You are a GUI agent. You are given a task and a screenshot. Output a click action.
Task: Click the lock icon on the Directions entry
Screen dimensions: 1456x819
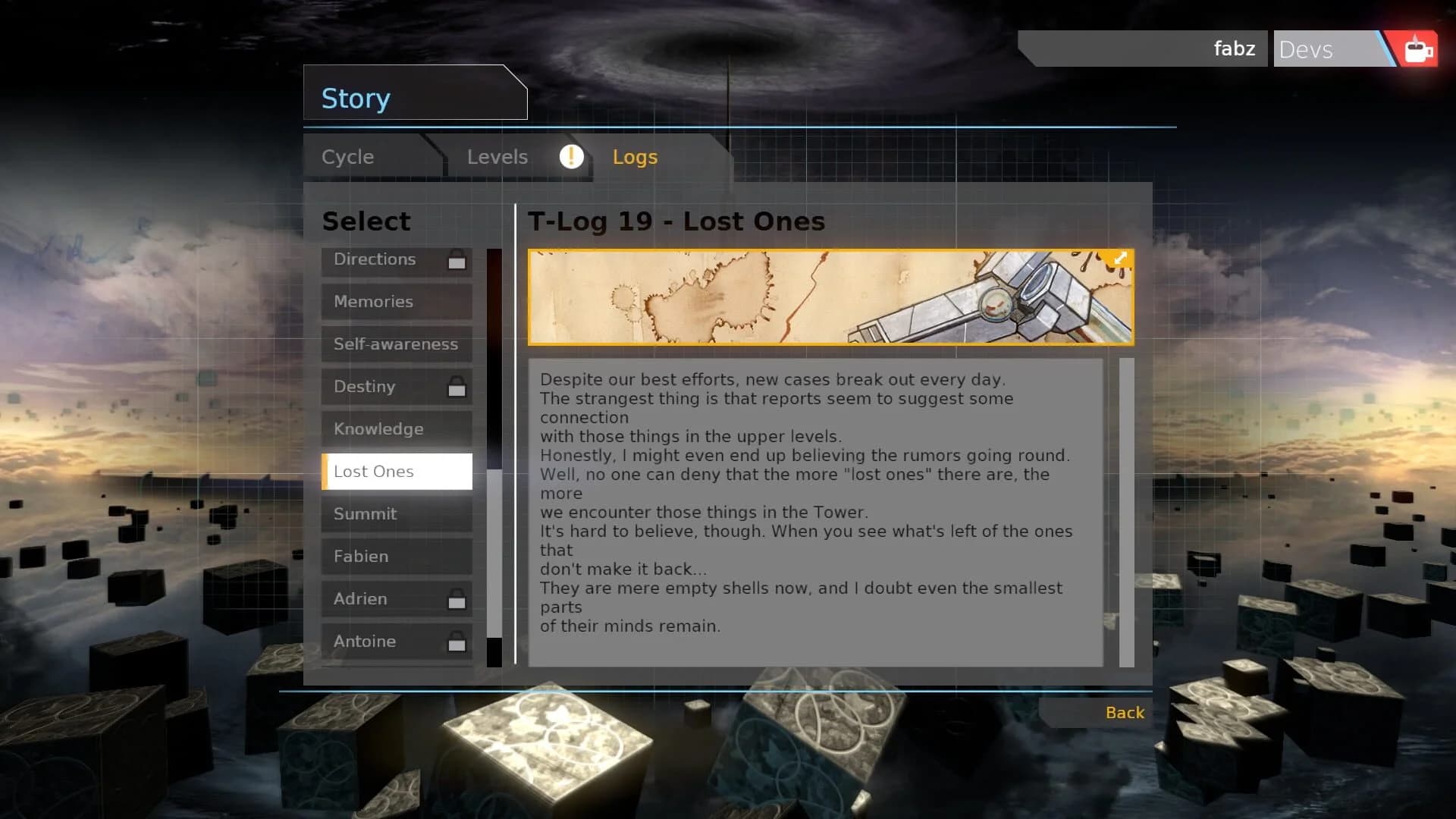[x=456, y=261]
